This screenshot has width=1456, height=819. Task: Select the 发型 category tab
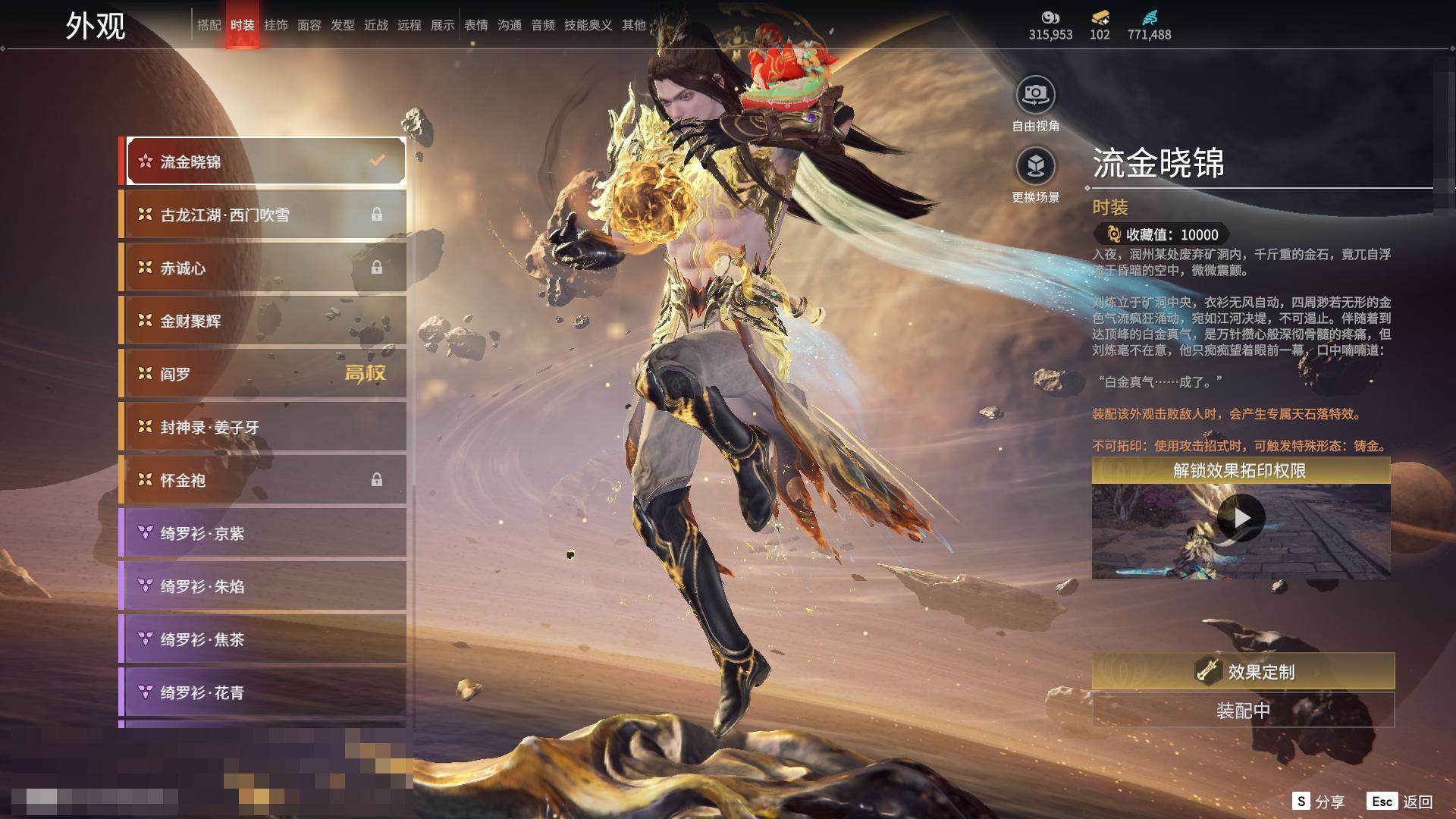[342, 25]
